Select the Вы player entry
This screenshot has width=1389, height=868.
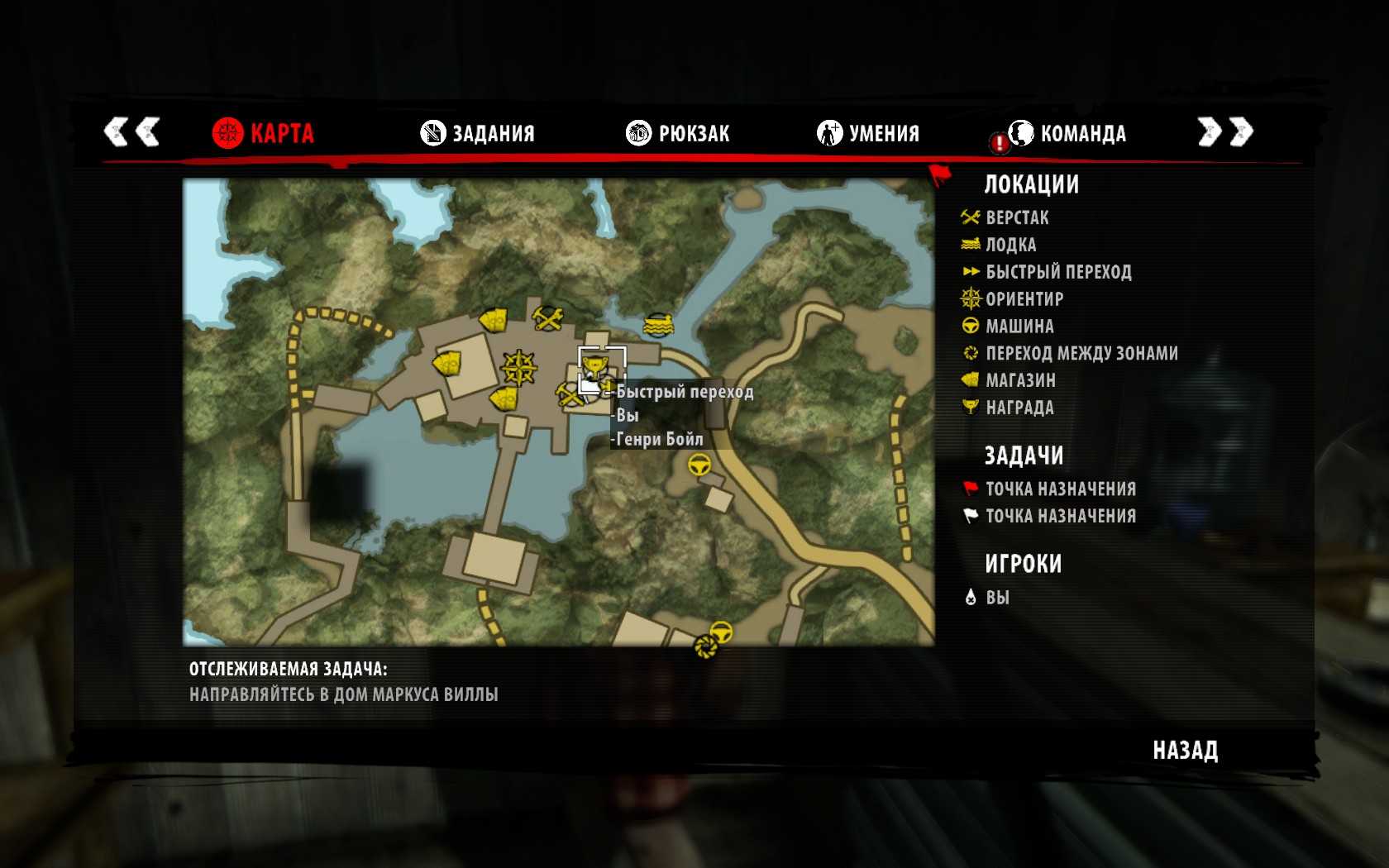[x=996, y=598]
